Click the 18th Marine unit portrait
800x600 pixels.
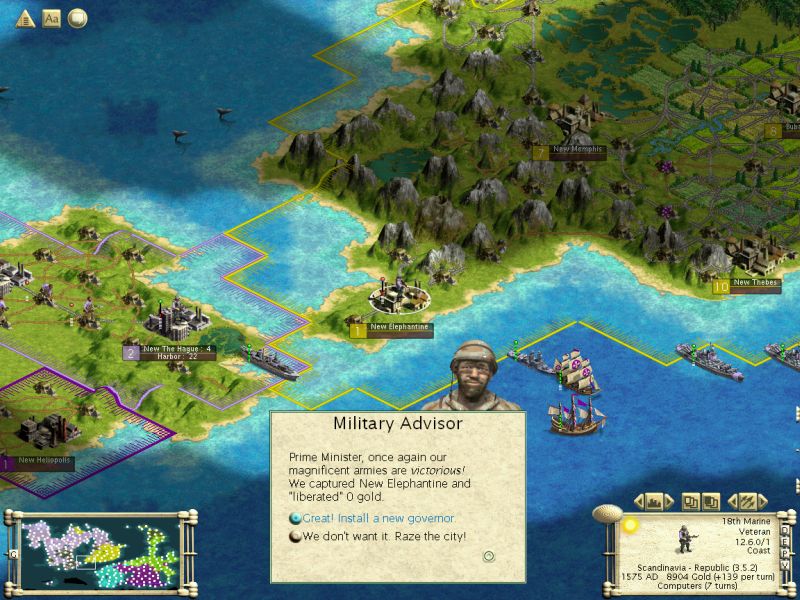click(x=687, y=538)
